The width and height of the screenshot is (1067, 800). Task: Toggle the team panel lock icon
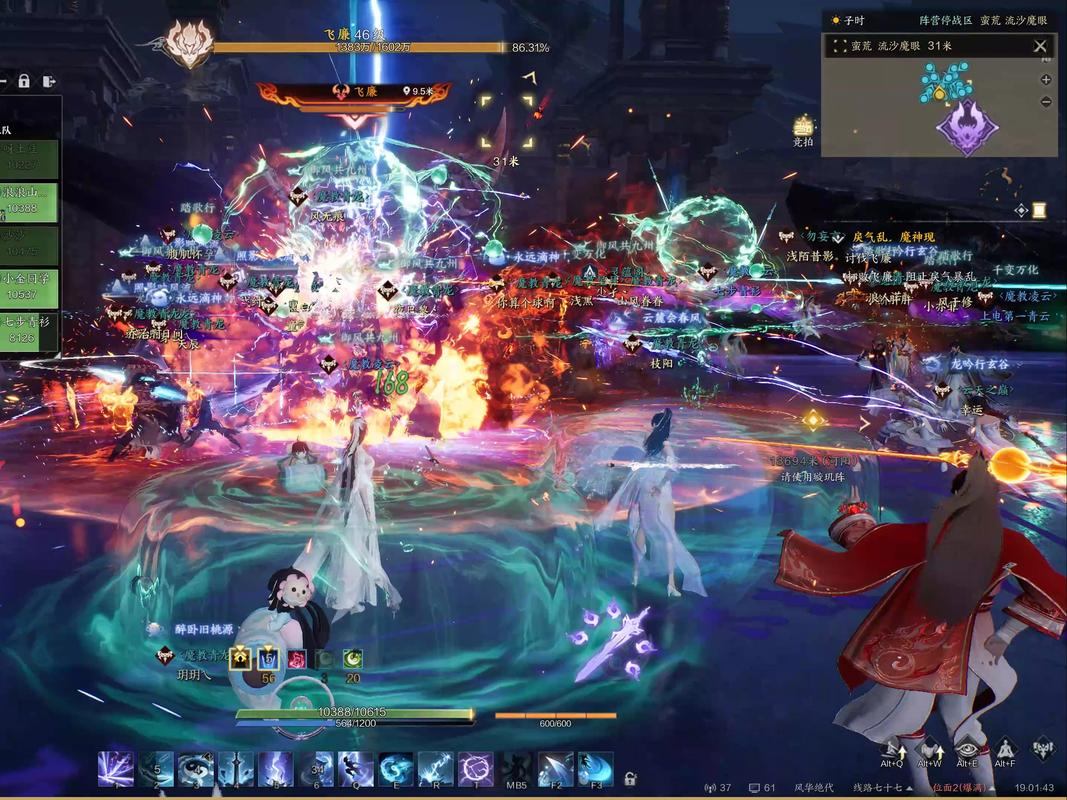24,81
